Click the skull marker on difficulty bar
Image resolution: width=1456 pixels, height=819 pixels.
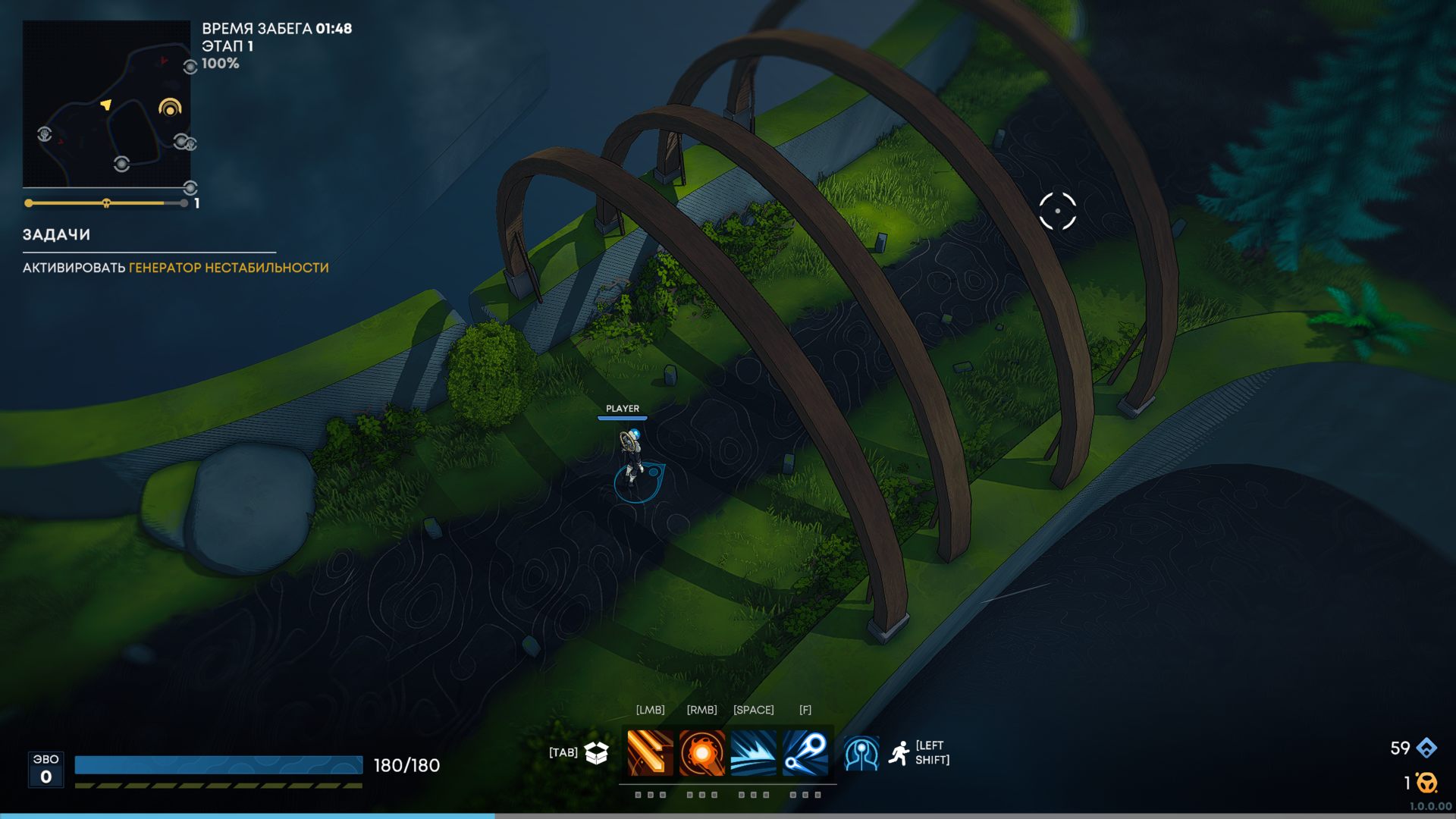point(106,203)
